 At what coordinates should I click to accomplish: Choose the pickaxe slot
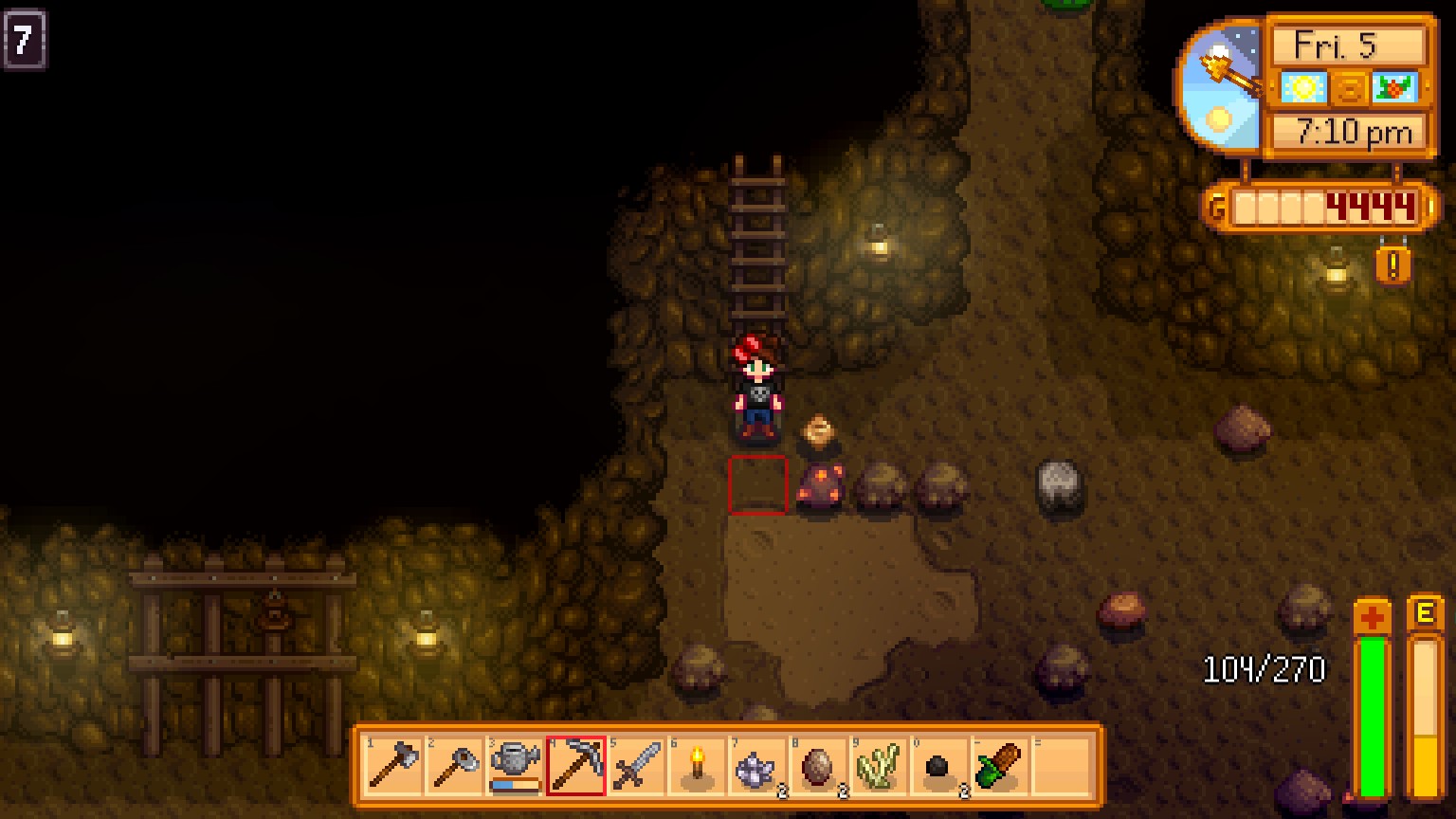pyautogui.click(x=575, y=765)
